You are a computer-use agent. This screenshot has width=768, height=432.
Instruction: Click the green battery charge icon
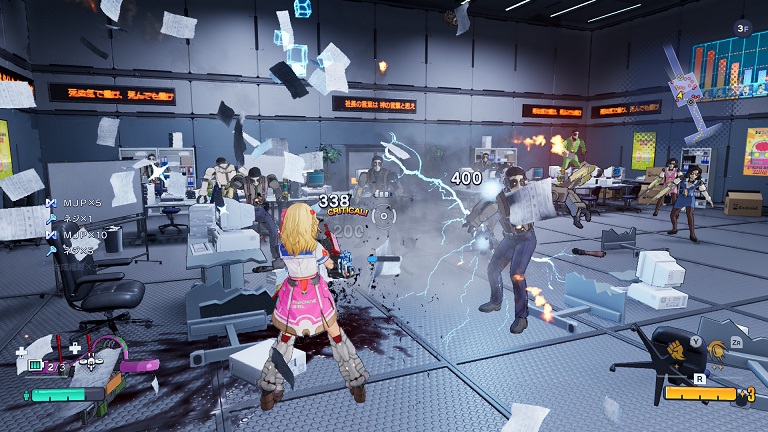[35, 367]
